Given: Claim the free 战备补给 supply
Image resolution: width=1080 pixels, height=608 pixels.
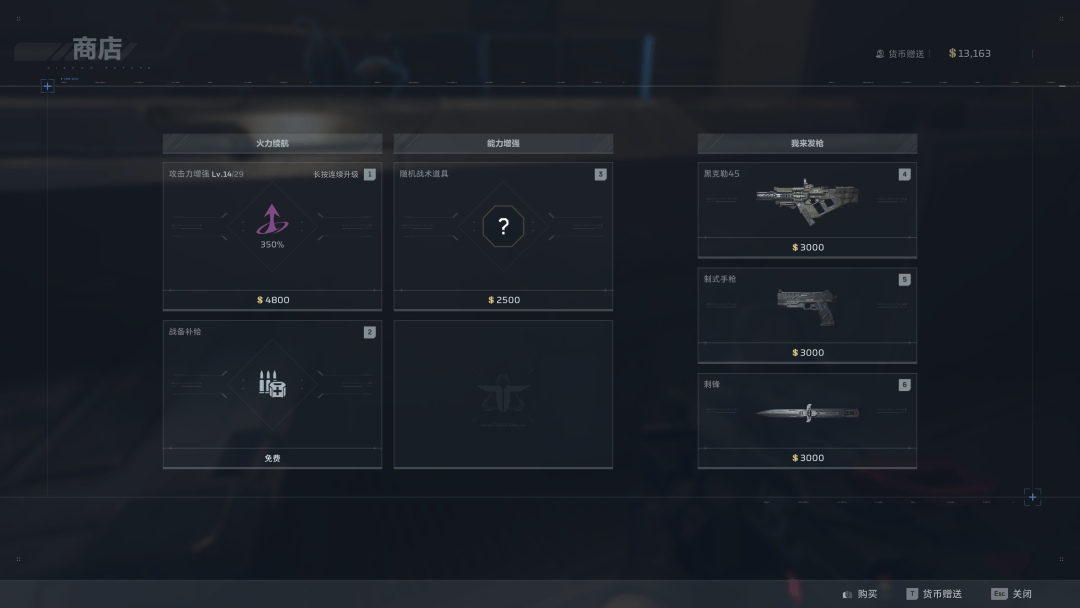Looking at the screenshot, I should click(x=272, y=393).
